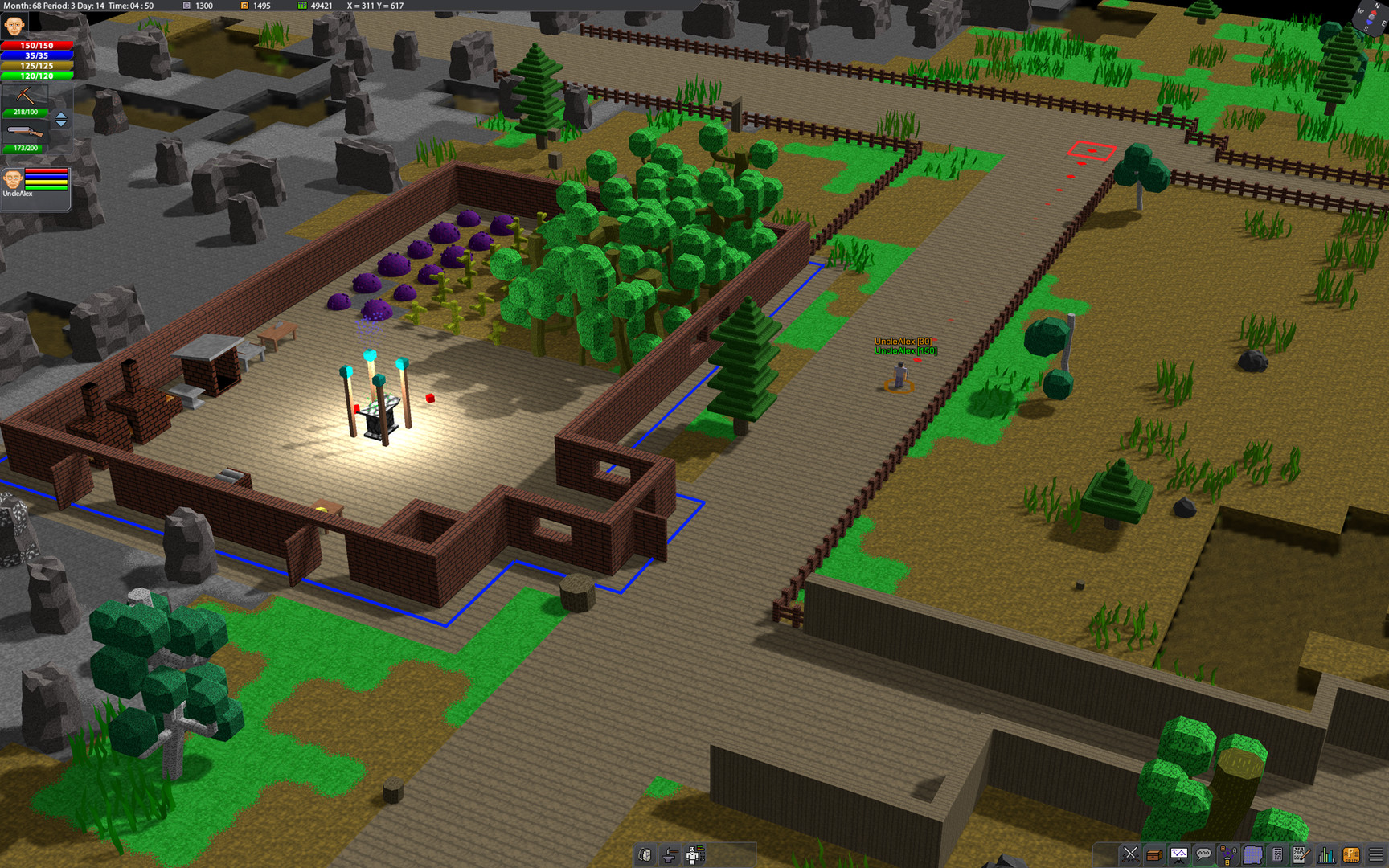Click the X icon in the bottom-right toolbar
The image size is (1389, 868).
click(x=1130, y=854)
